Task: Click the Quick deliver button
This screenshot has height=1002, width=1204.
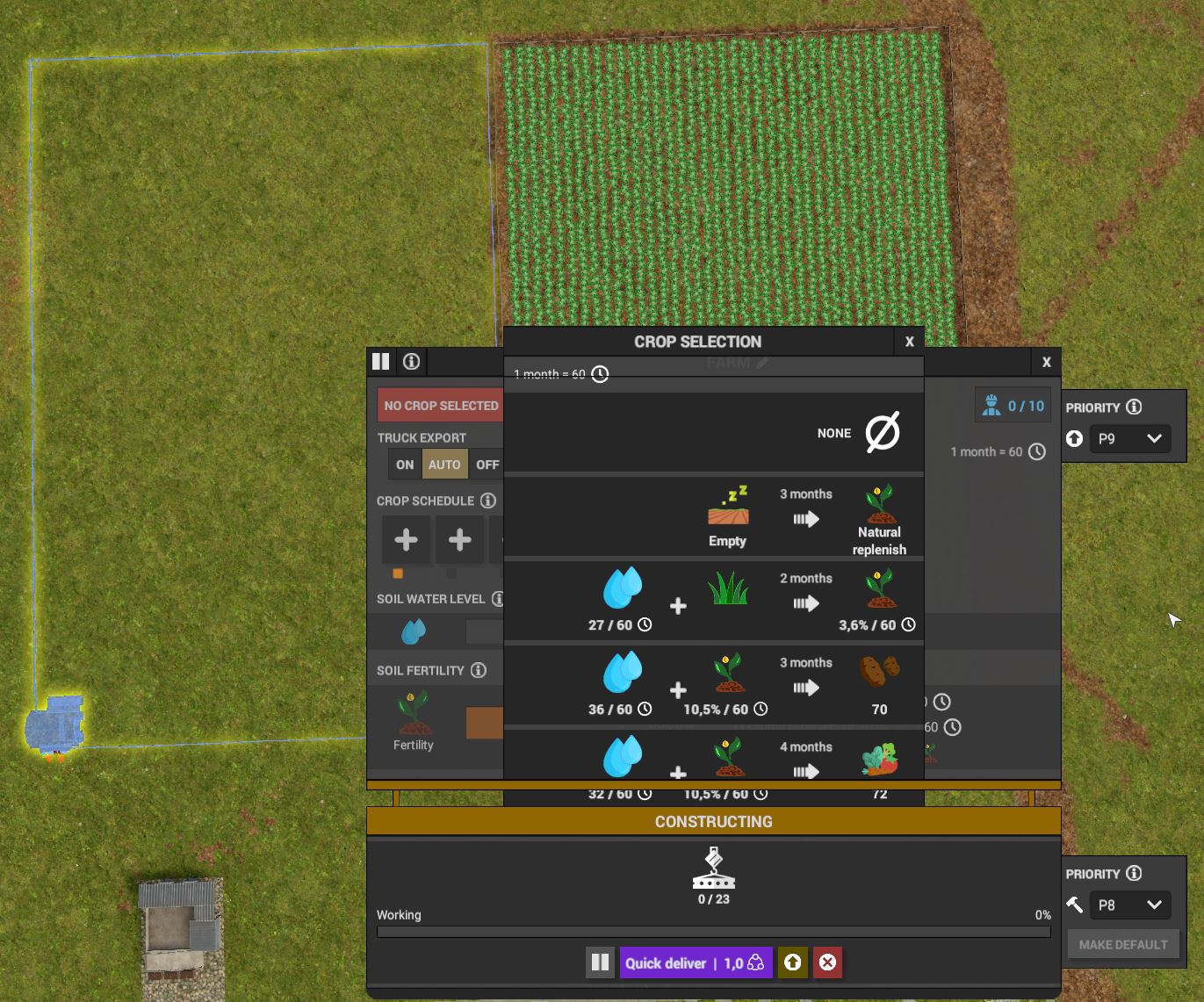Action: click(x=696, y=962)
